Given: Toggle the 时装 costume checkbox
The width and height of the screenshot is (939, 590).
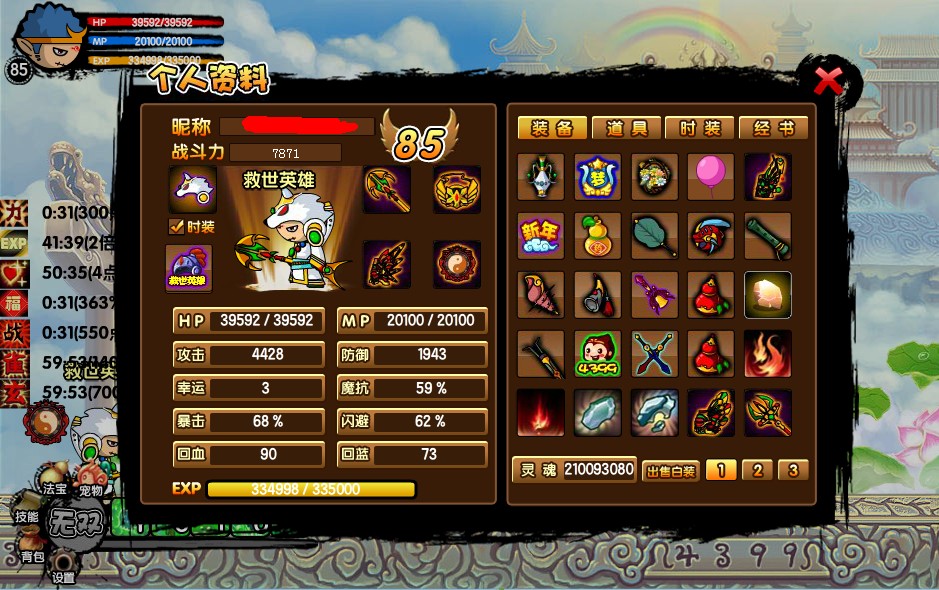Looking at the screenshot, I should coord(177,227).
